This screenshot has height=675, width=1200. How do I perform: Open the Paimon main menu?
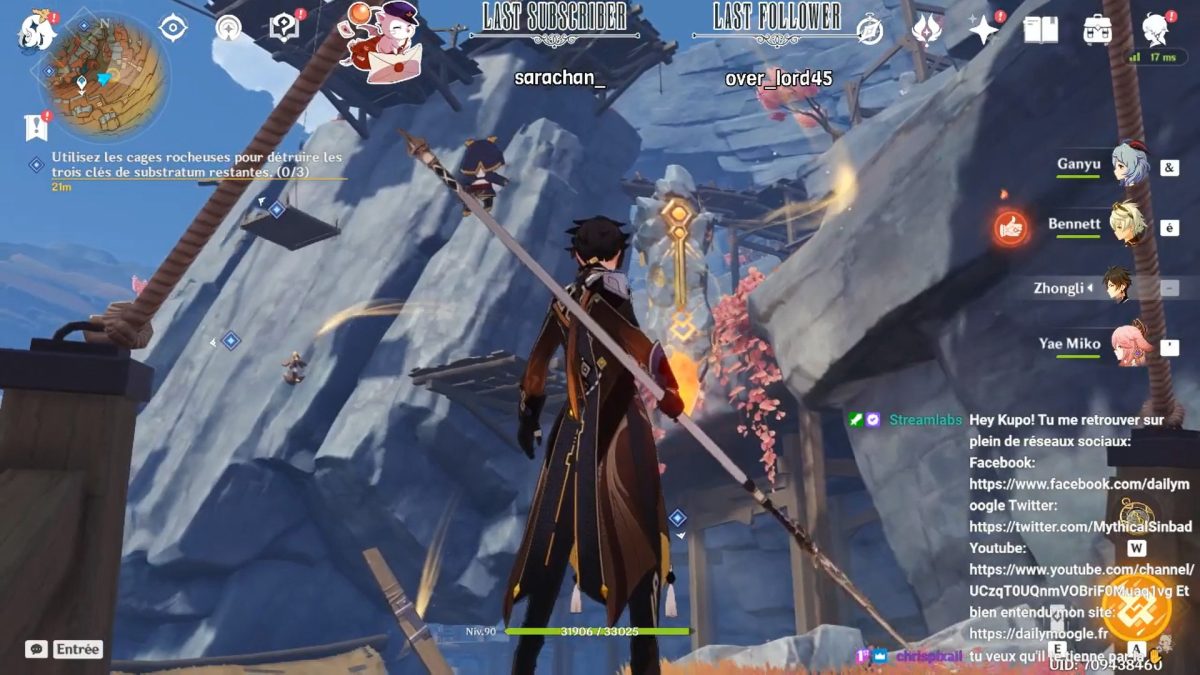37,30
